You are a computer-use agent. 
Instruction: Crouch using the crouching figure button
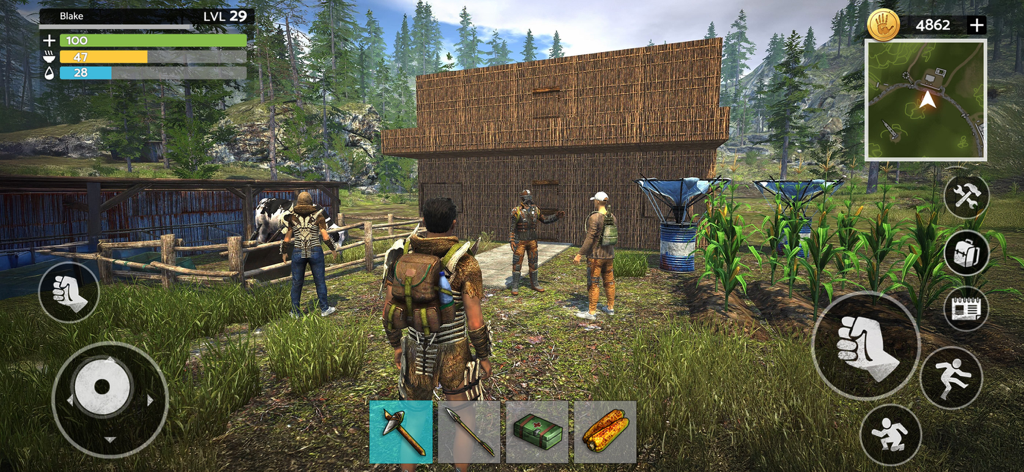(890, 434)
